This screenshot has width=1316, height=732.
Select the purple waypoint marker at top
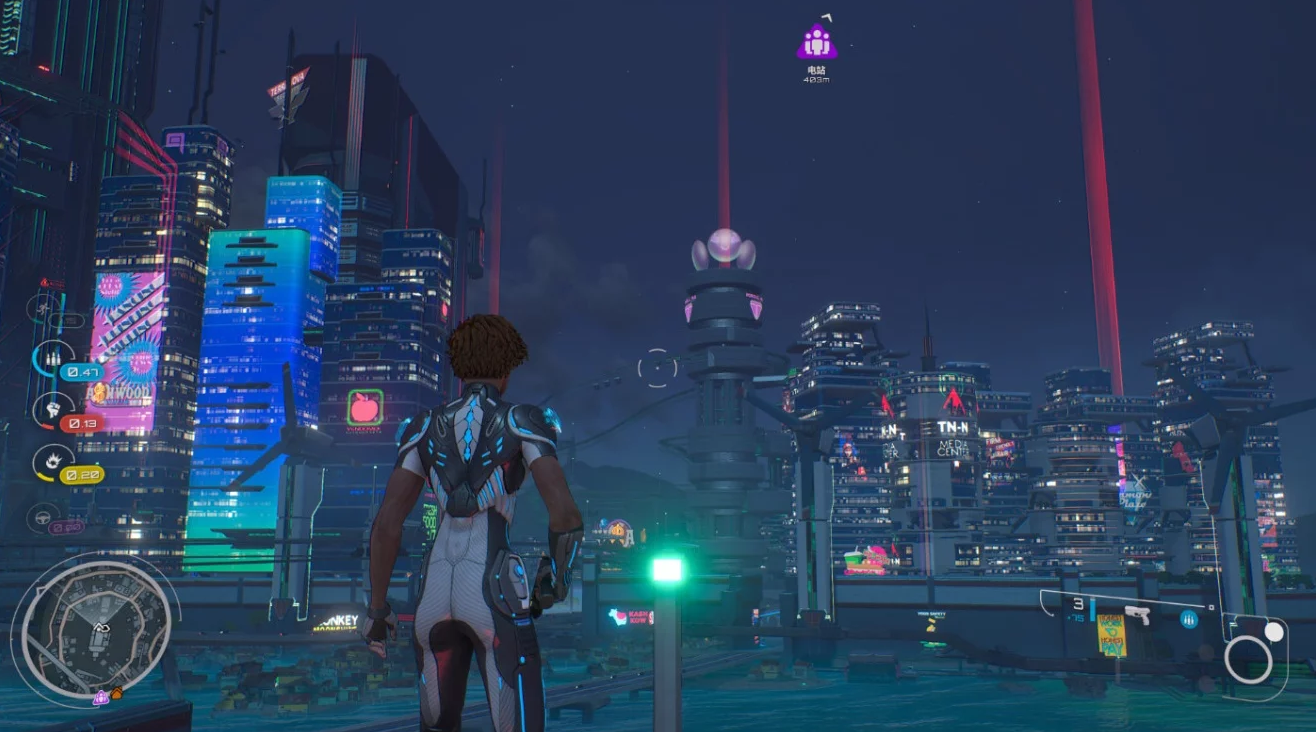point(817,42)
